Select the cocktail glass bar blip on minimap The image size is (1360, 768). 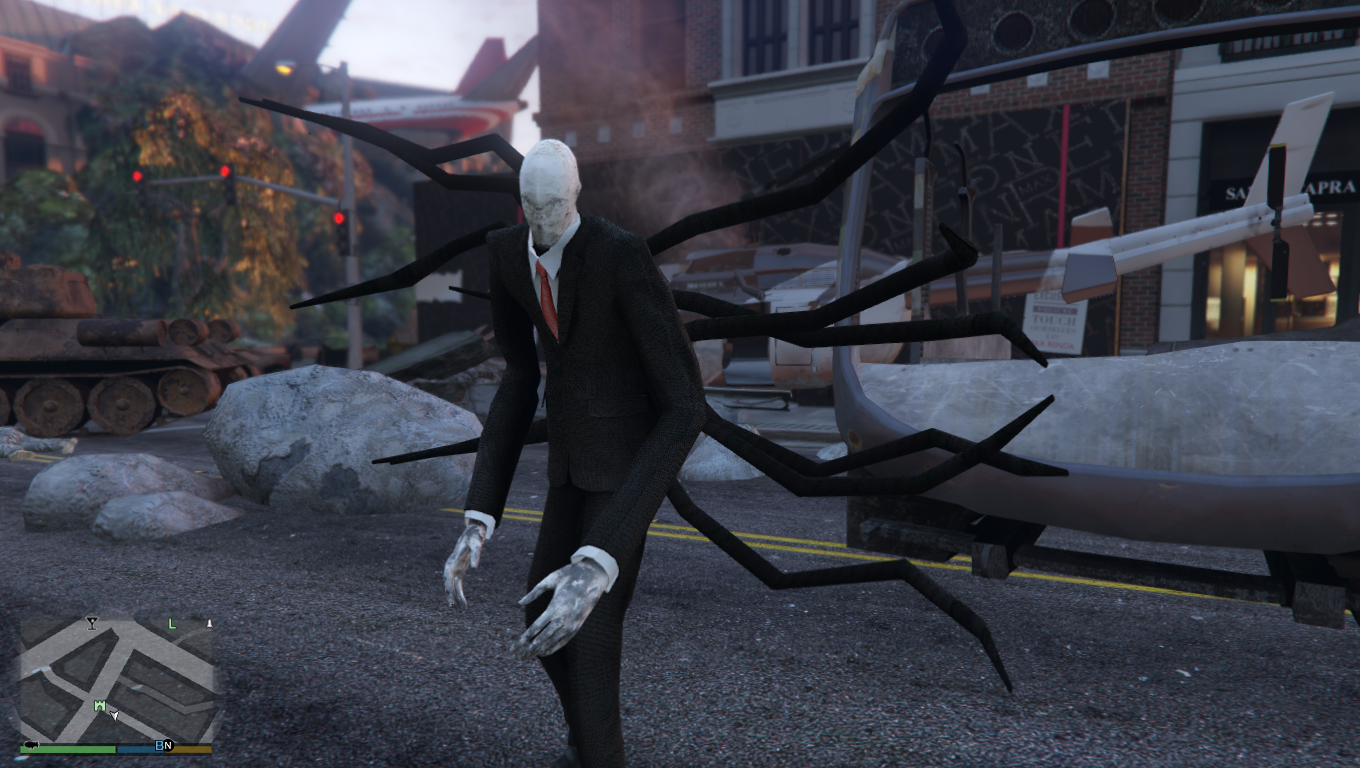pyautogui.click(x=92, y=623)
